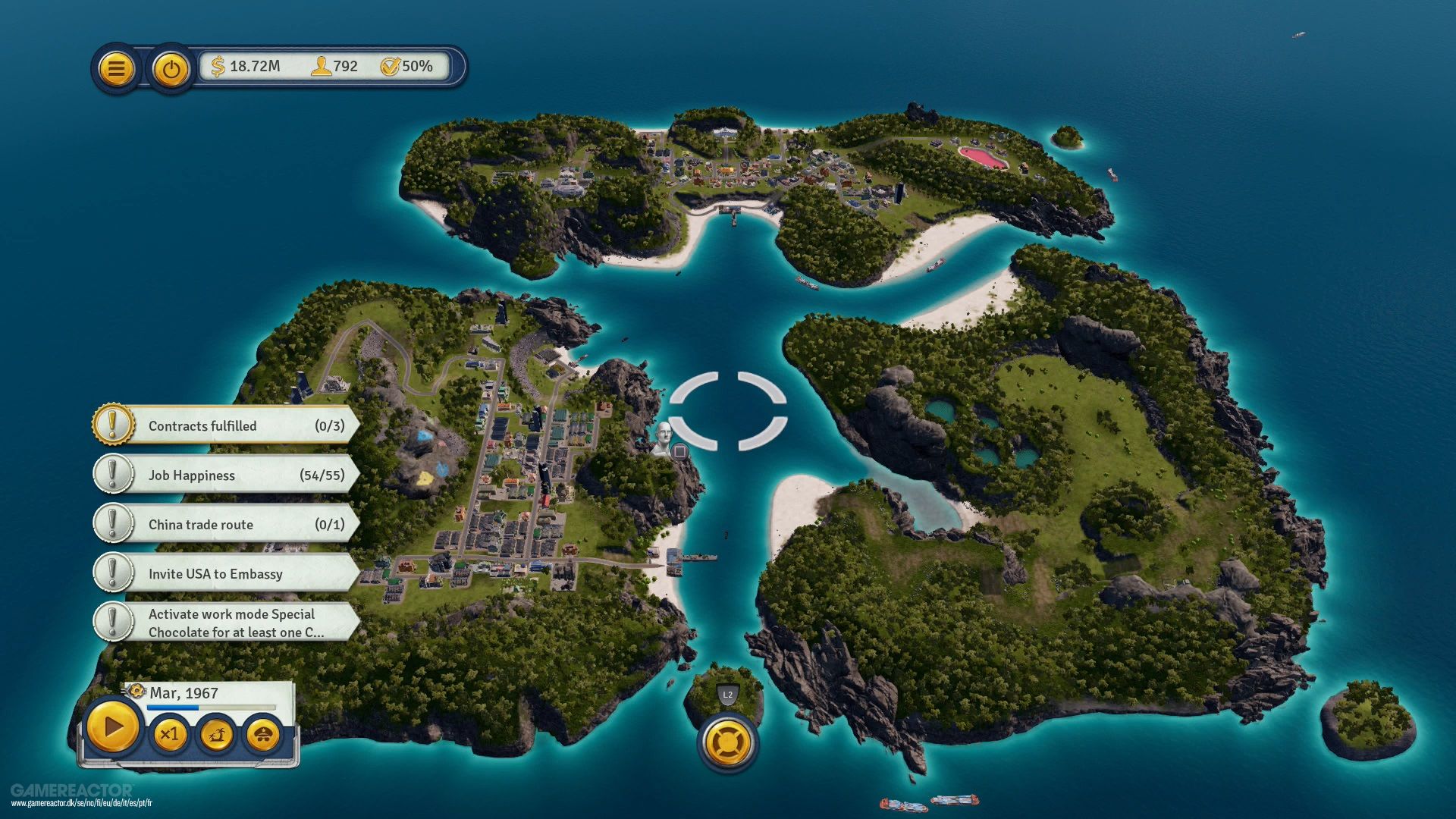This screenshot has height=819, width=1456.
Task: Toggle the exclamation badge on Job Happiness
Action: pos(113,475)
